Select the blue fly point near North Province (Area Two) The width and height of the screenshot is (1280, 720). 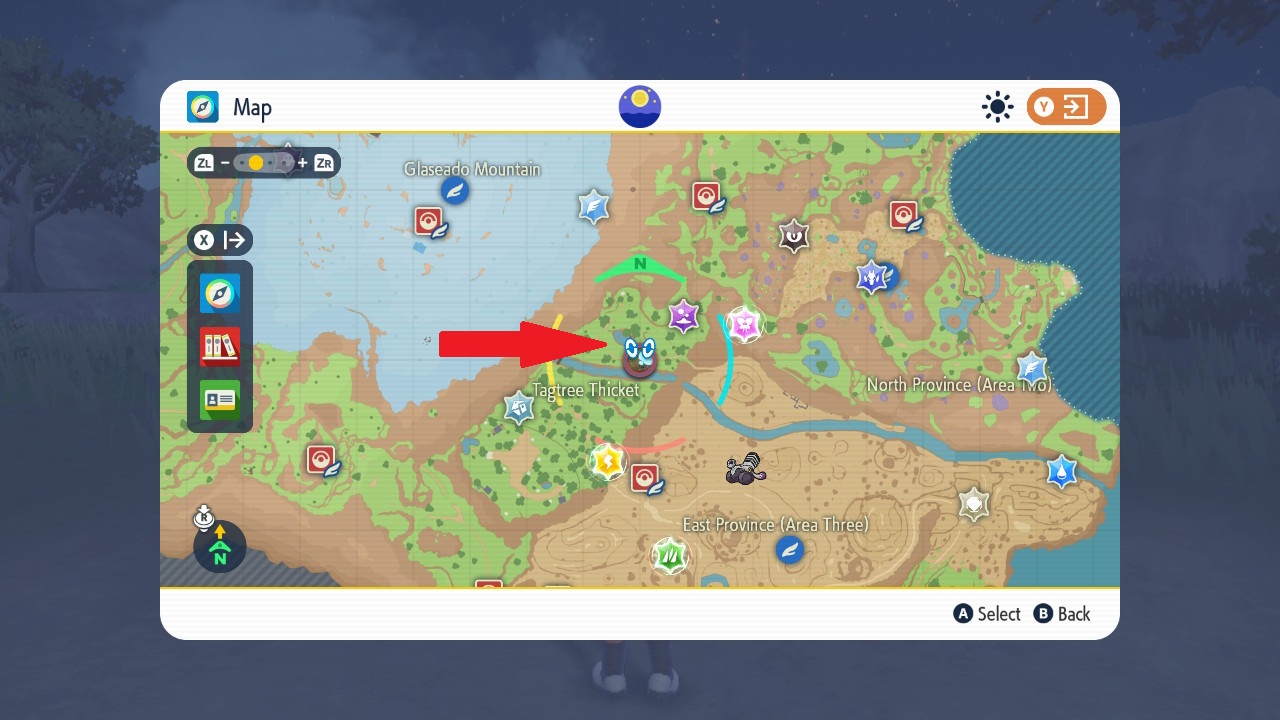point(1031,367)
